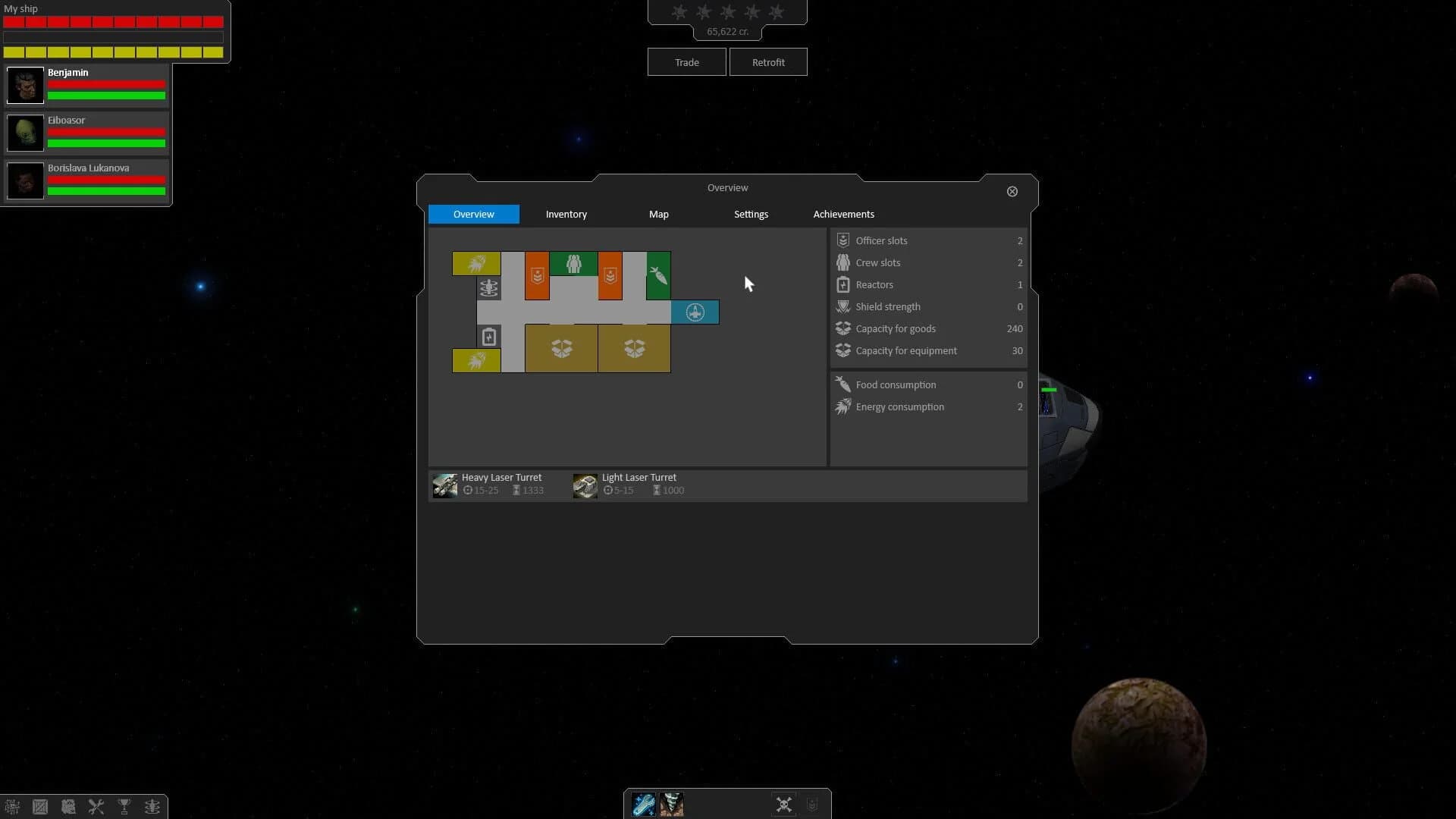Select an orange officer cabin room

click(x=535, y=277)
